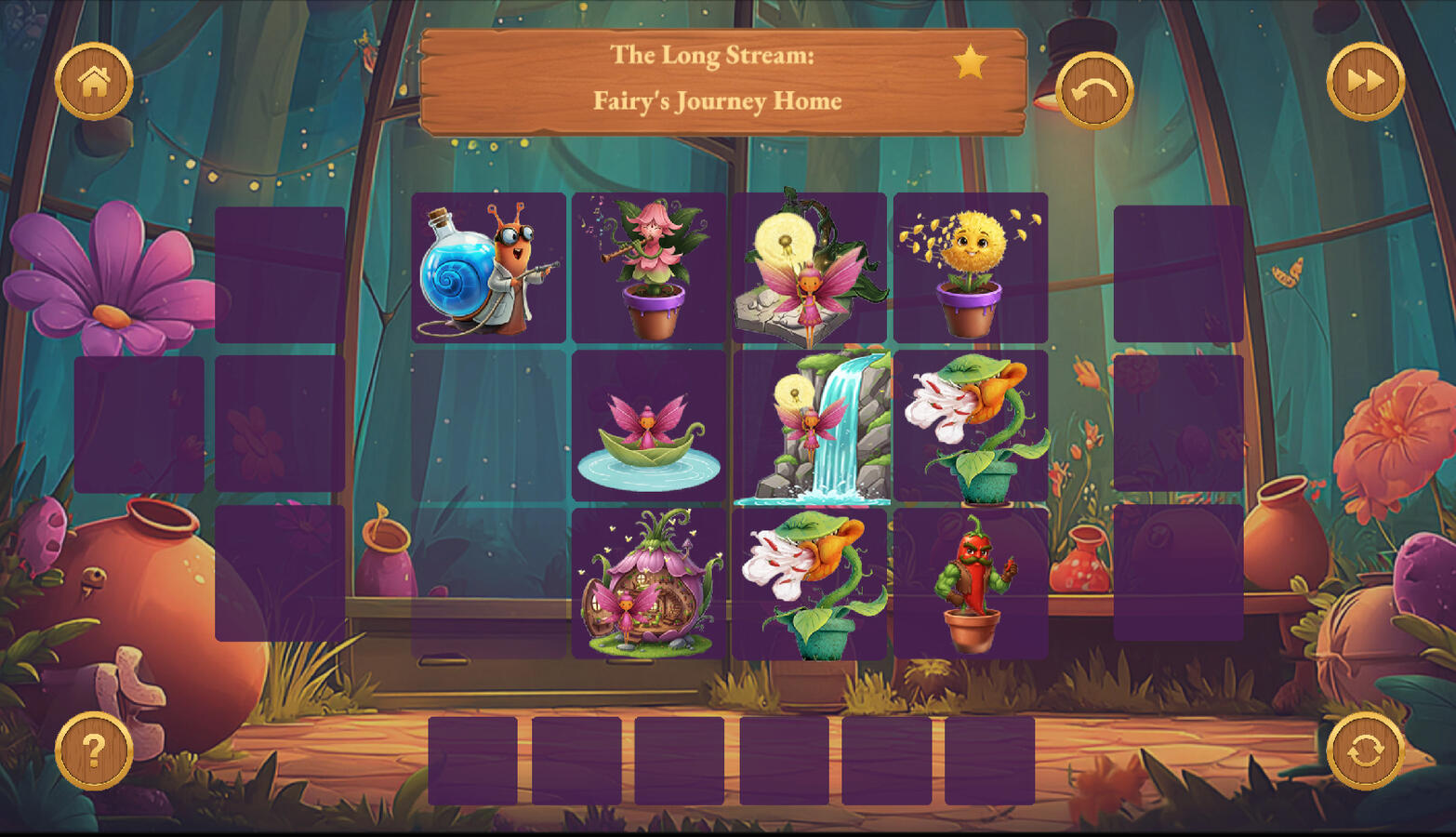Undo the last move
This screenshot has height=837, width=1456.
tap(1094, 90)
